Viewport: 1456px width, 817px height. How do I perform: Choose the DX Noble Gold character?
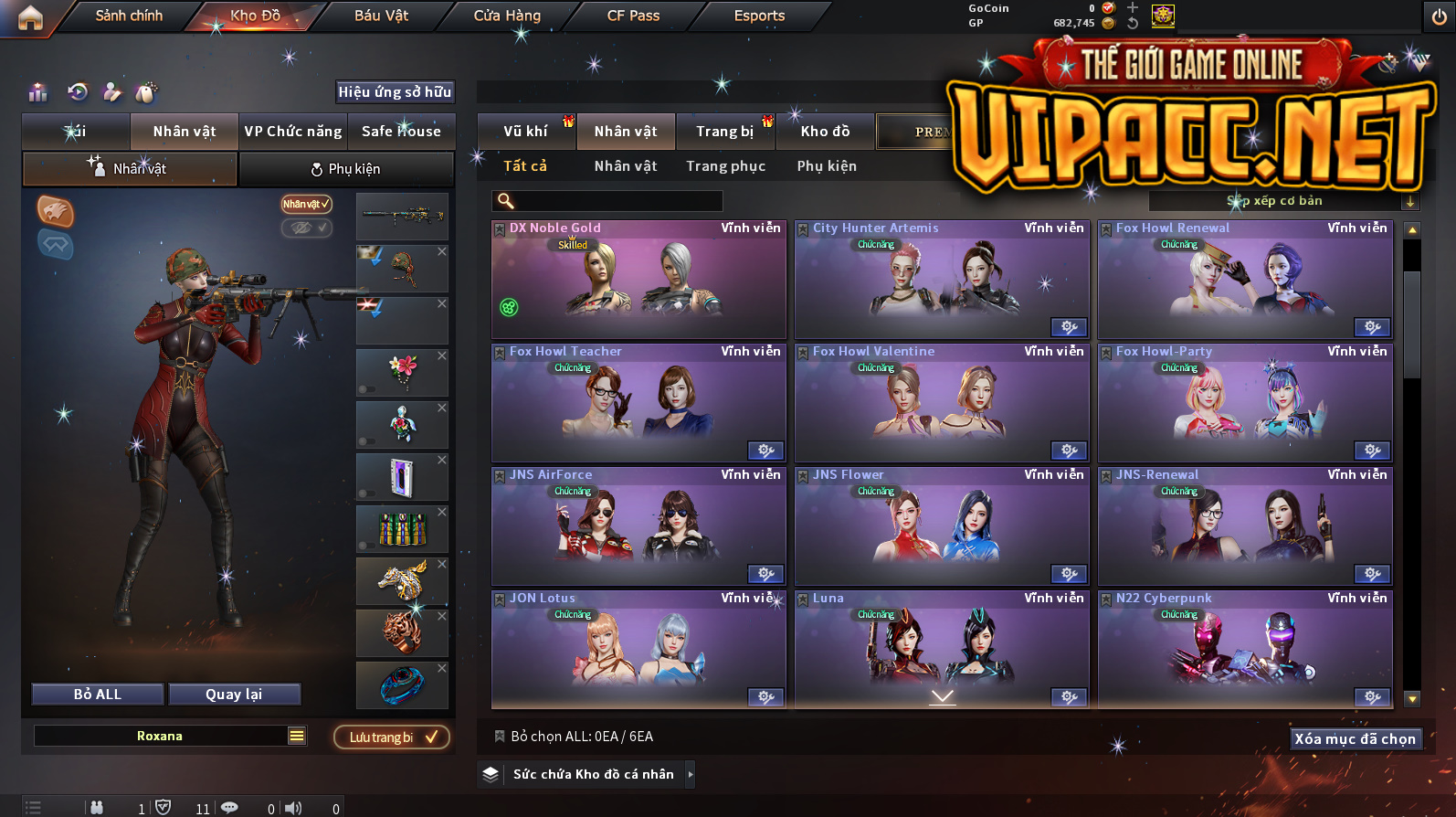tap(638, 279)
